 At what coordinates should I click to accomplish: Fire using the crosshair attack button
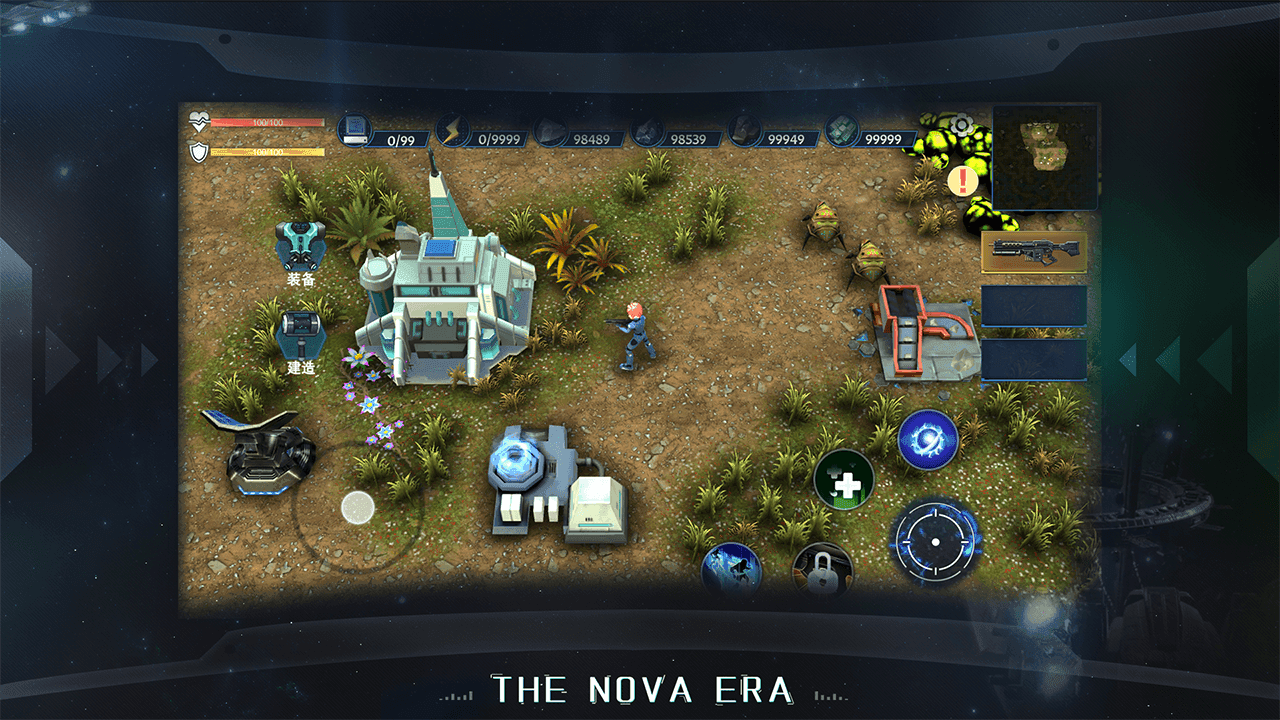coord(935,542)
